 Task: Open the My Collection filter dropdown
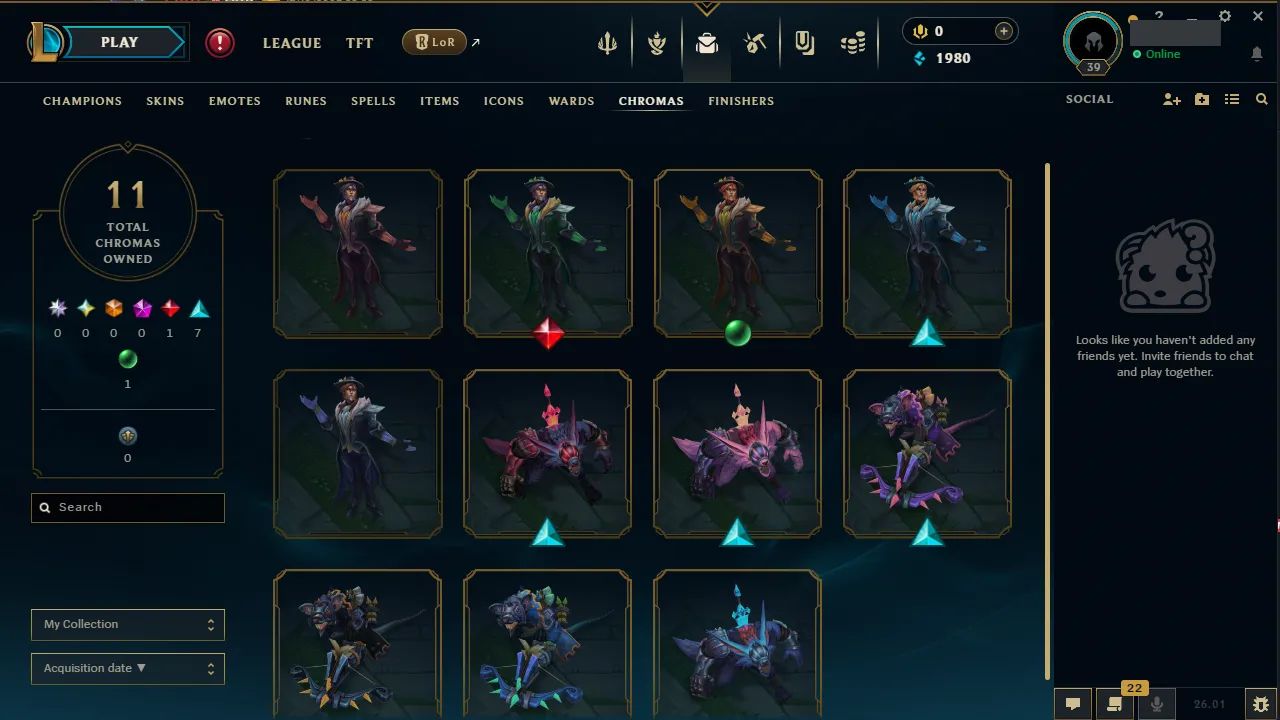point(127,624)
